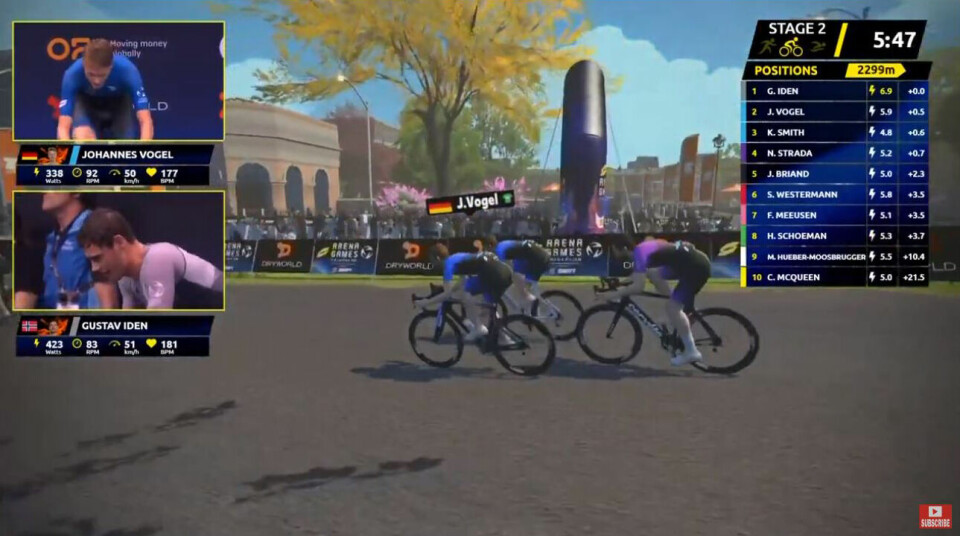
Task: Click the J.Vogel rider name tag
Action: coord(470,203)
